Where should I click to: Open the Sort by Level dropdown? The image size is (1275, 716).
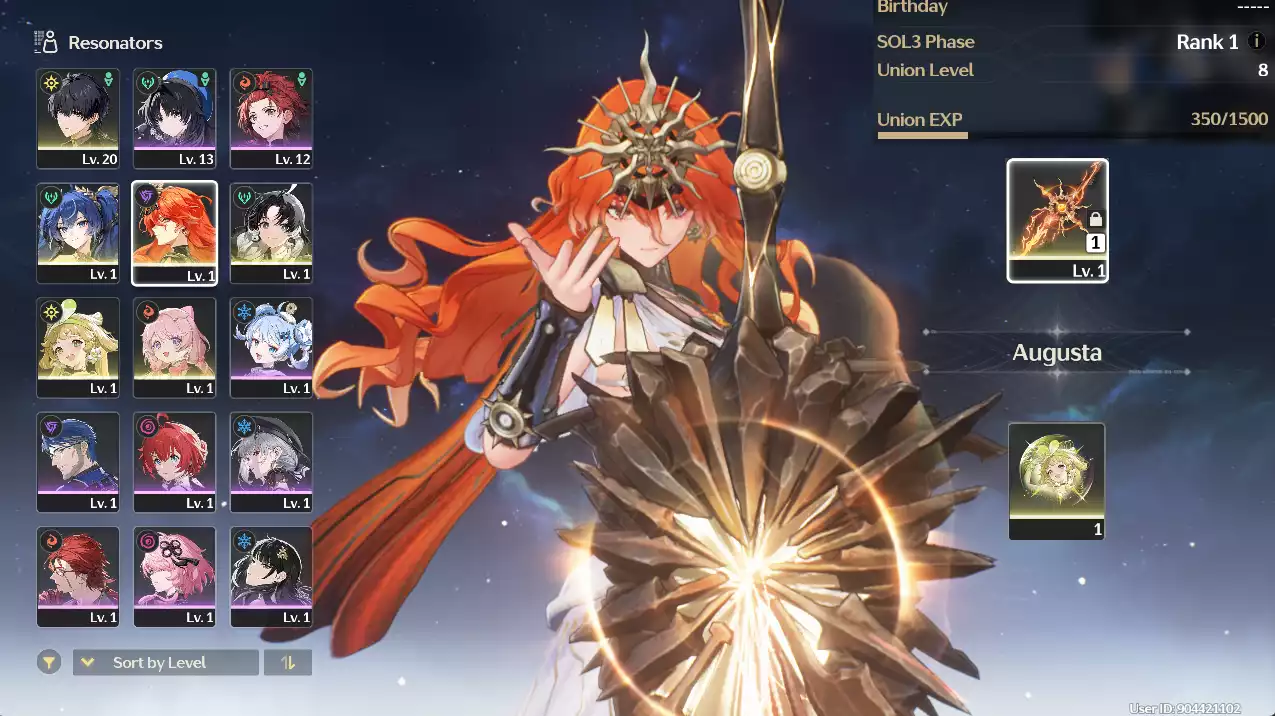[x=165, y=662]
